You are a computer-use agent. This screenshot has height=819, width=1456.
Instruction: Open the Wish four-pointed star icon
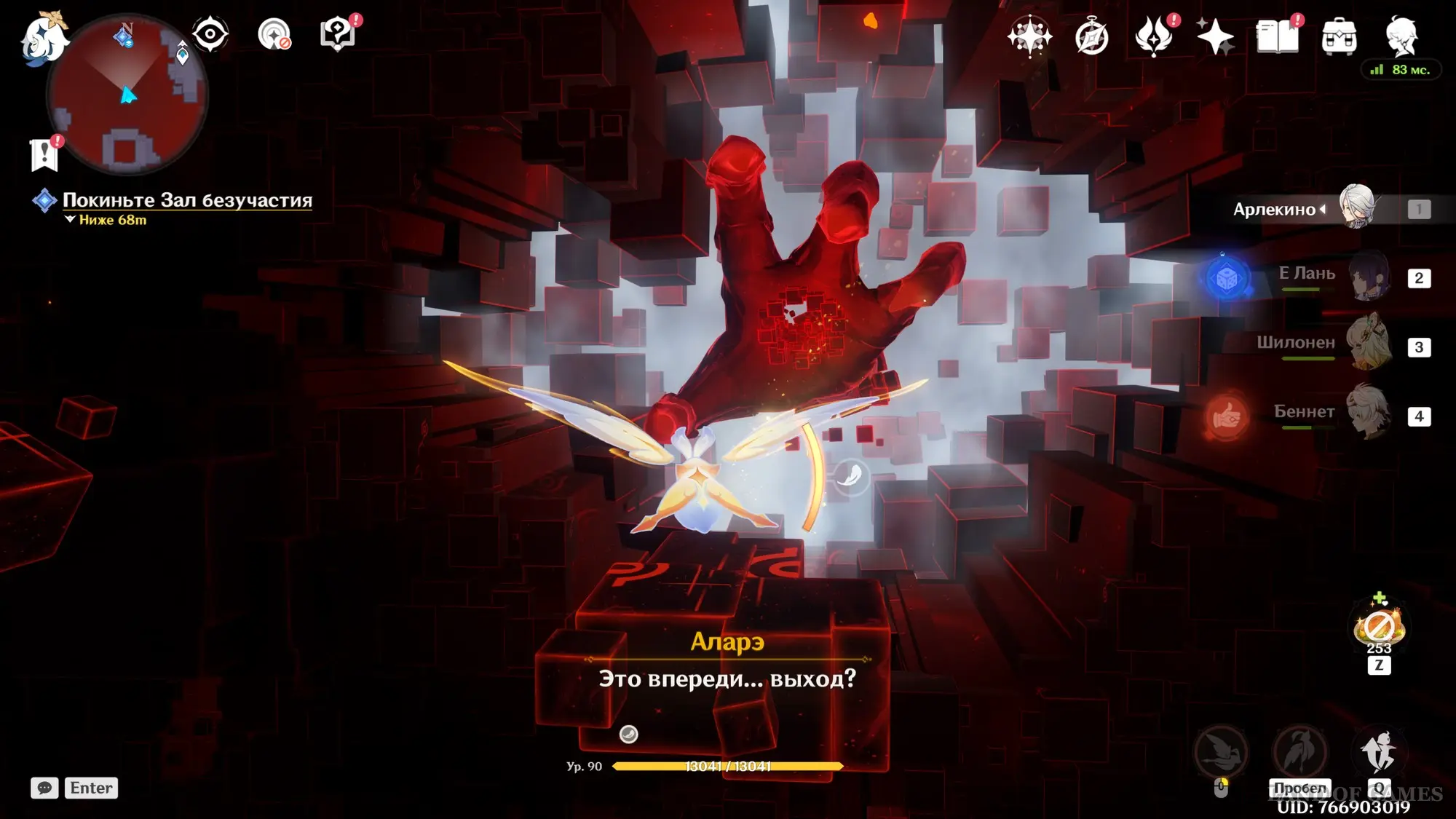pyautogui.click(x=1029, y=36)
